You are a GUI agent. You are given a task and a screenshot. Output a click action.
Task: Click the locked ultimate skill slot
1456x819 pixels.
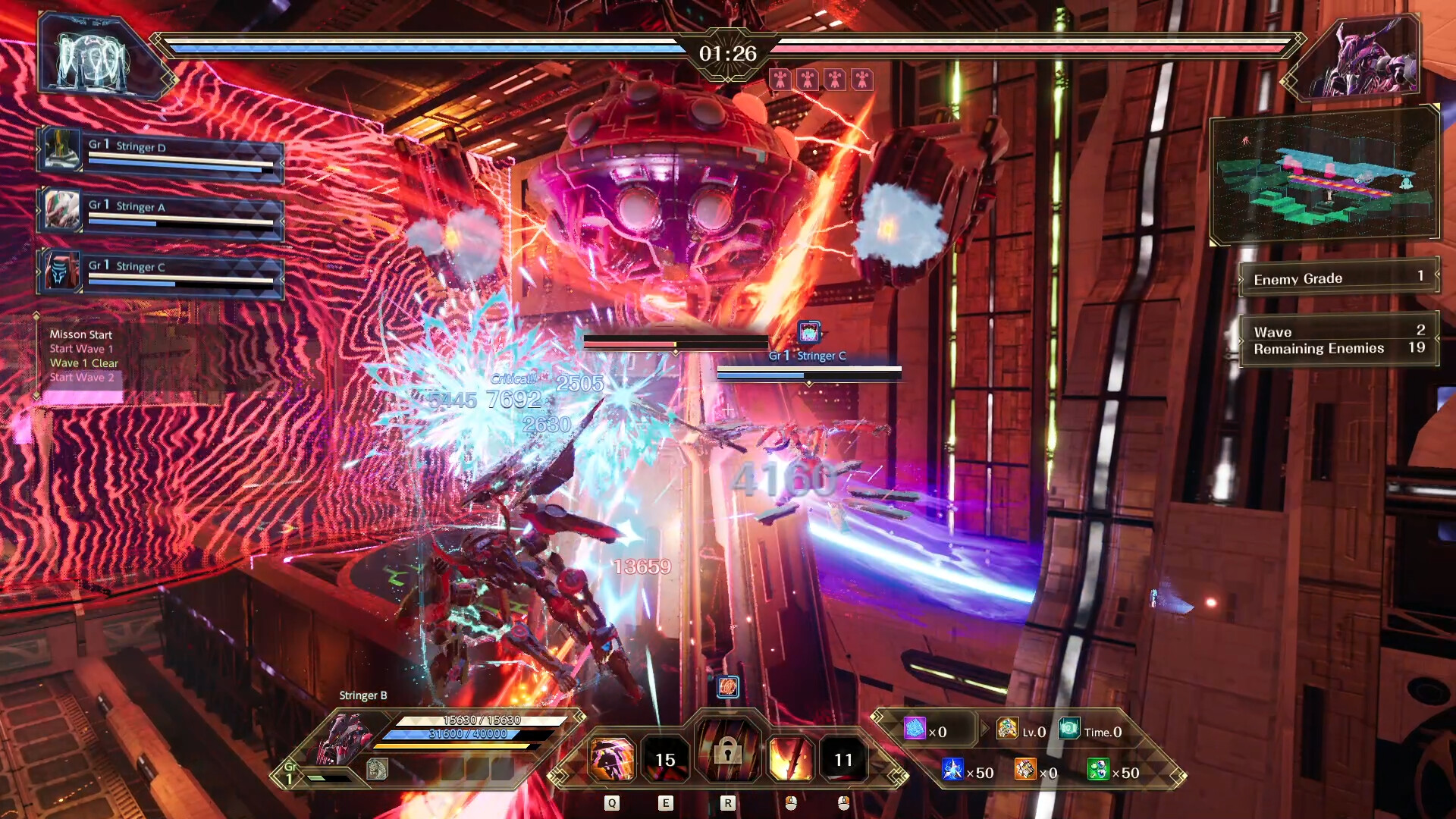pos(727,751)
